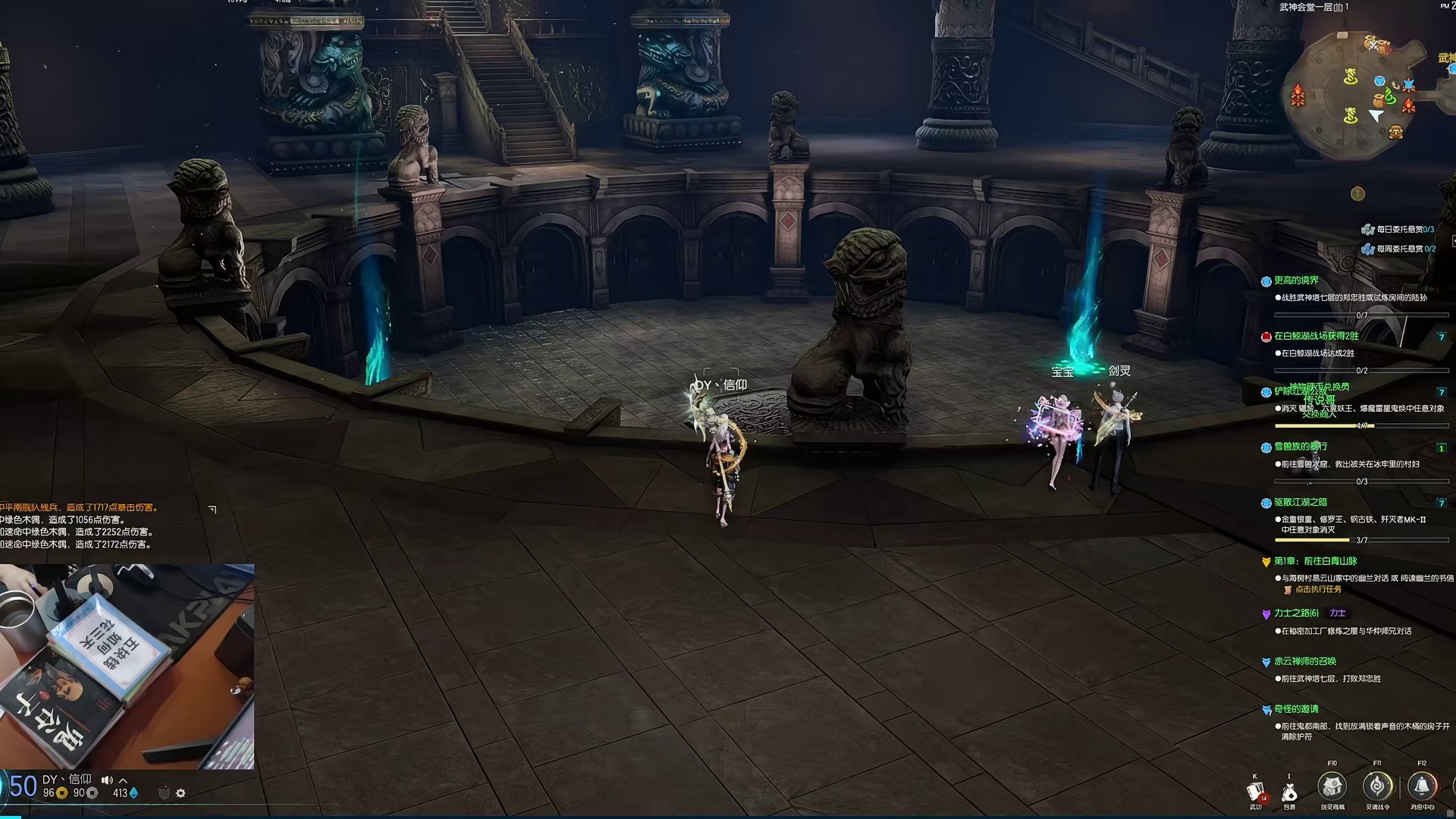Open the 消息中心 bell notifications
This screenshot has height=819, width=1456.
click(x=1422, y=787)
